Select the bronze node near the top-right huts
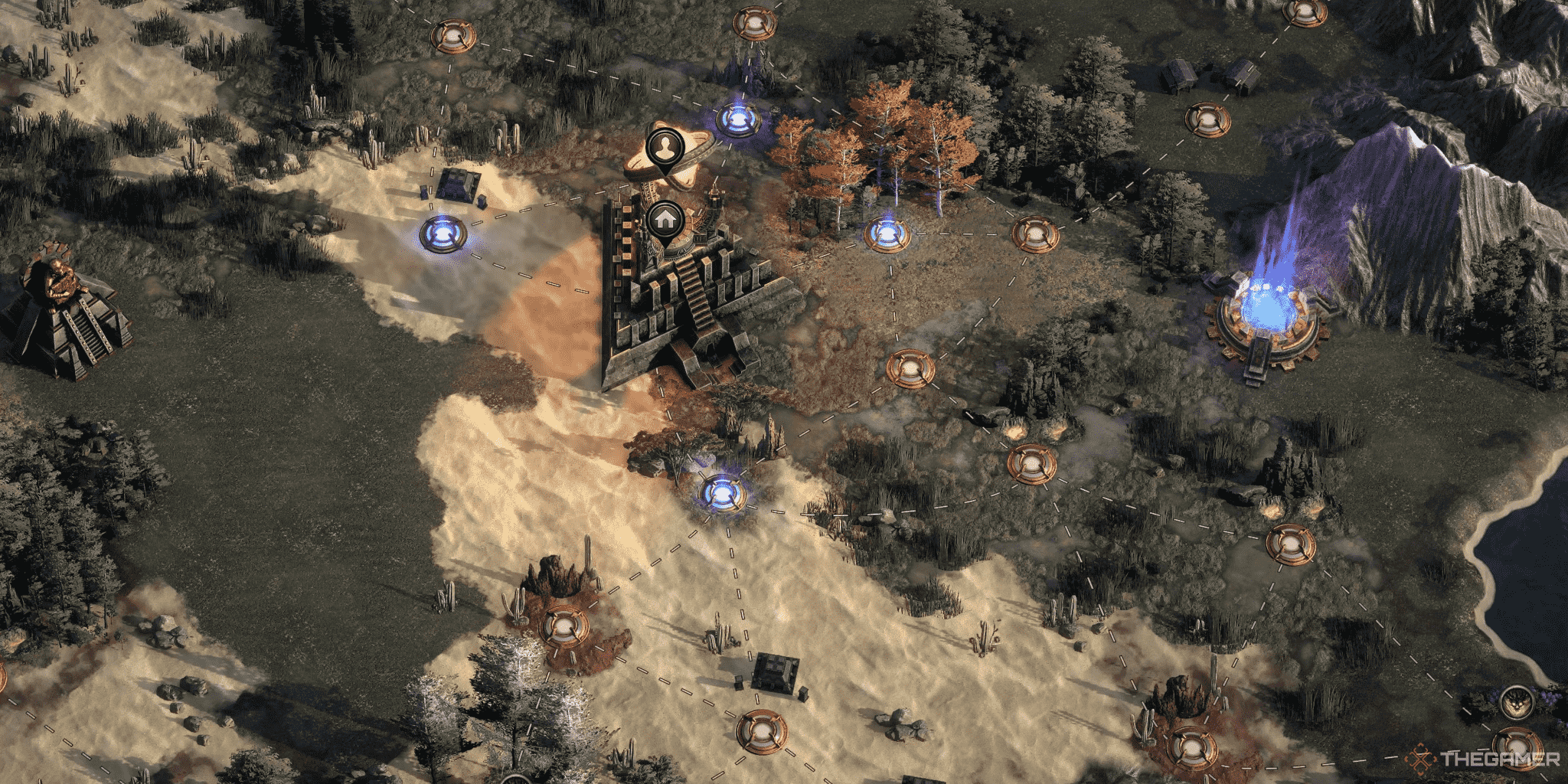Image resolution: width=1568 pixels, height=784 pixels. click(x=1210, y=119)
